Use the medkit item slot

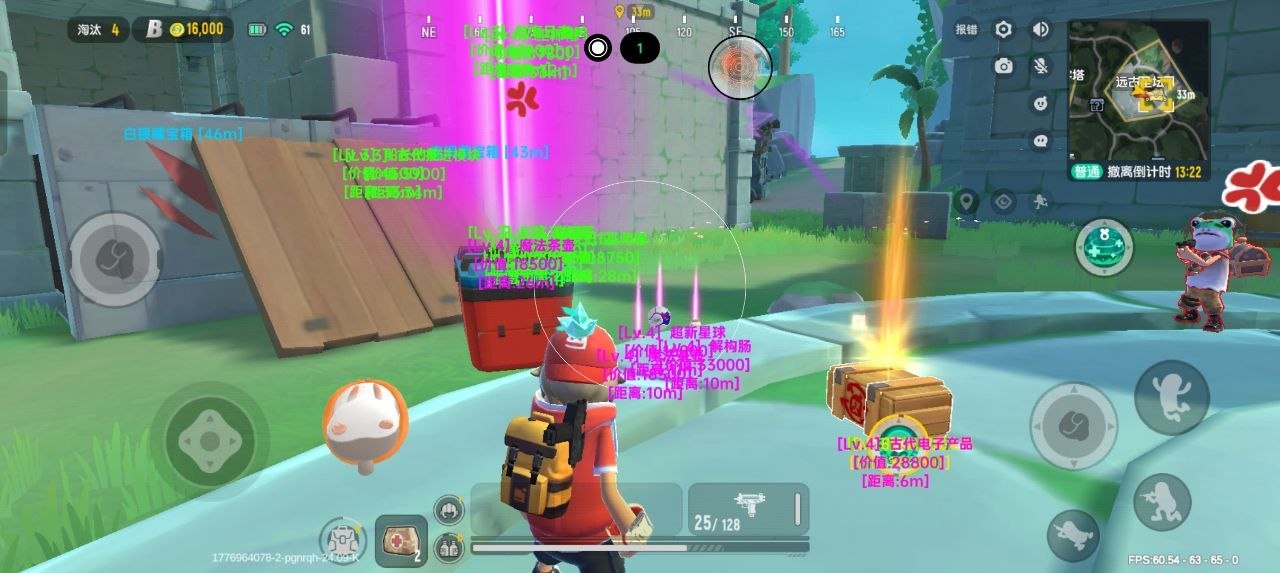click(401, 540)
